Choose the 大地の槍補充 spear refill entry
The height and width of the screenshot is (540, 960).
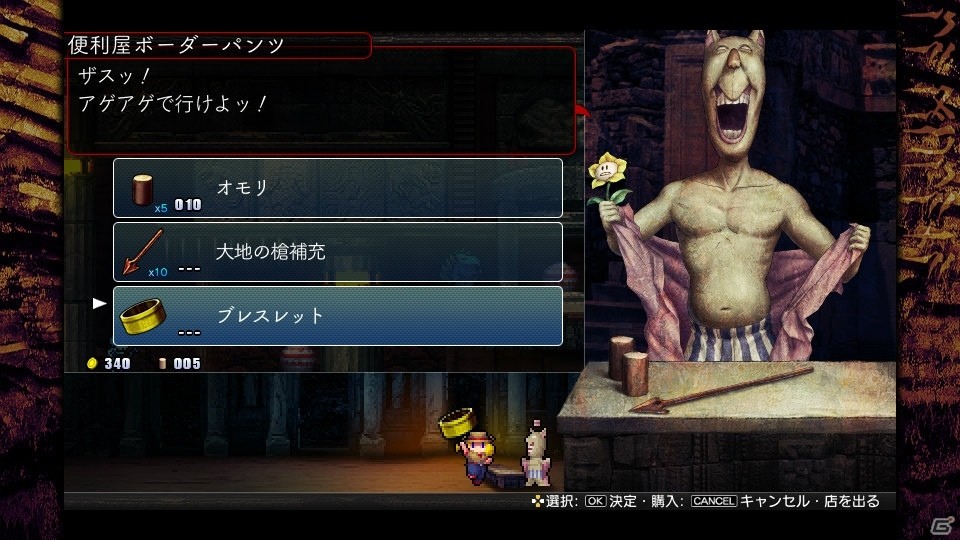338,252
